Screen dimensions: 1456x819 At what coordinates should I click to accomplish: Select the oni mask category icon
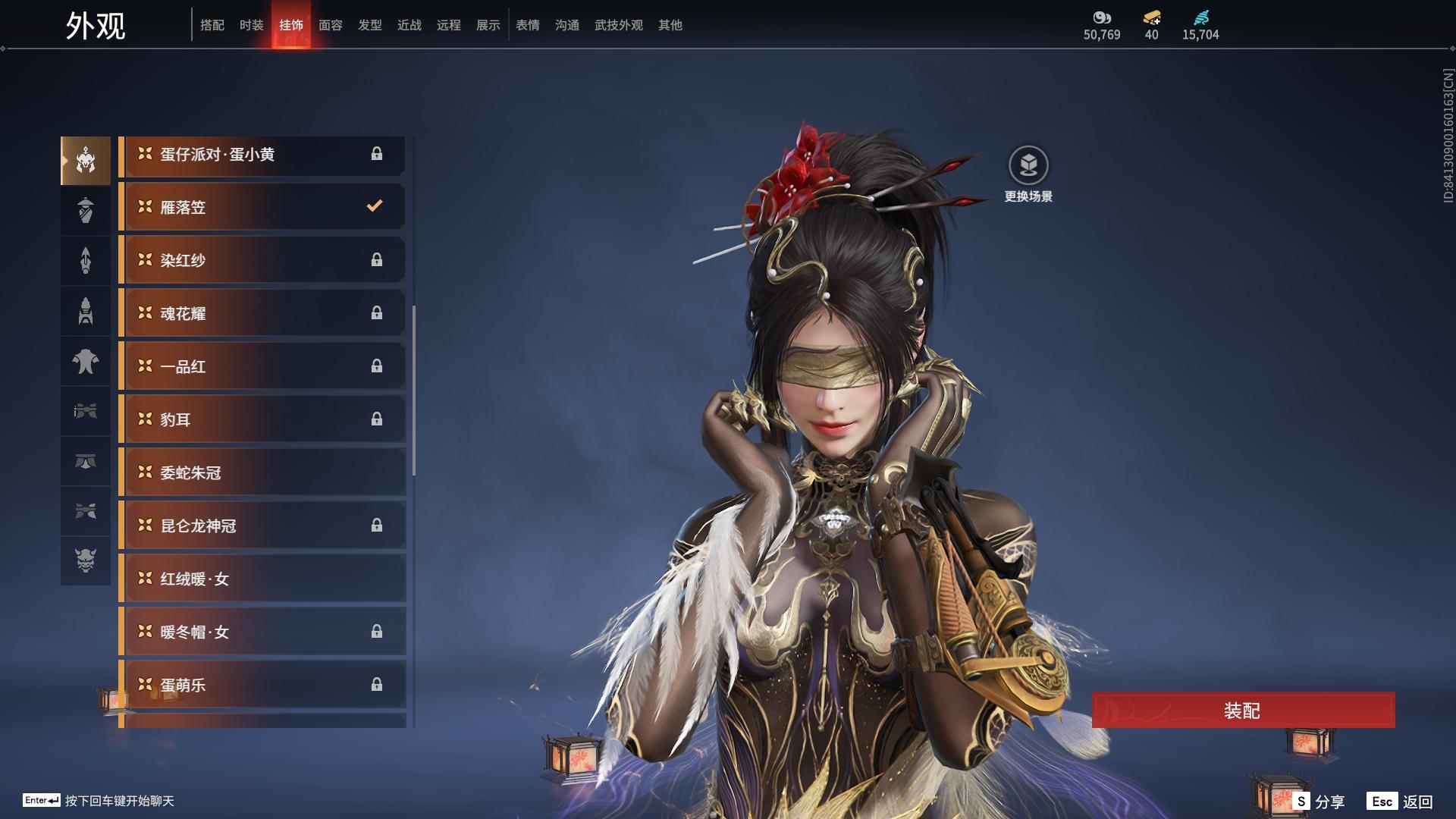(x=86, y=560)
